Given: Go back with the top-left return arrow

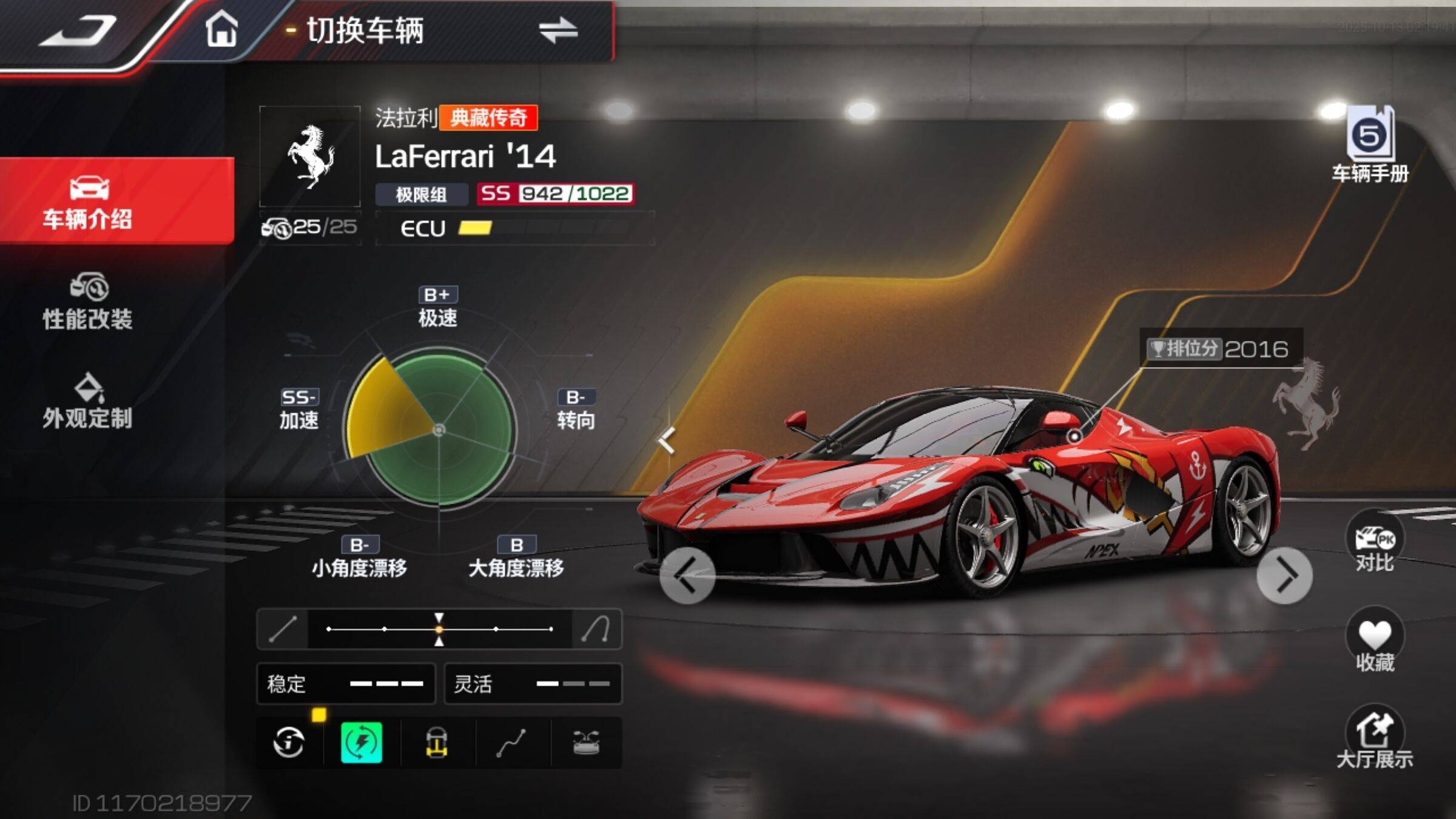Looking at the screenshot, I should click(x=79, y=32).
